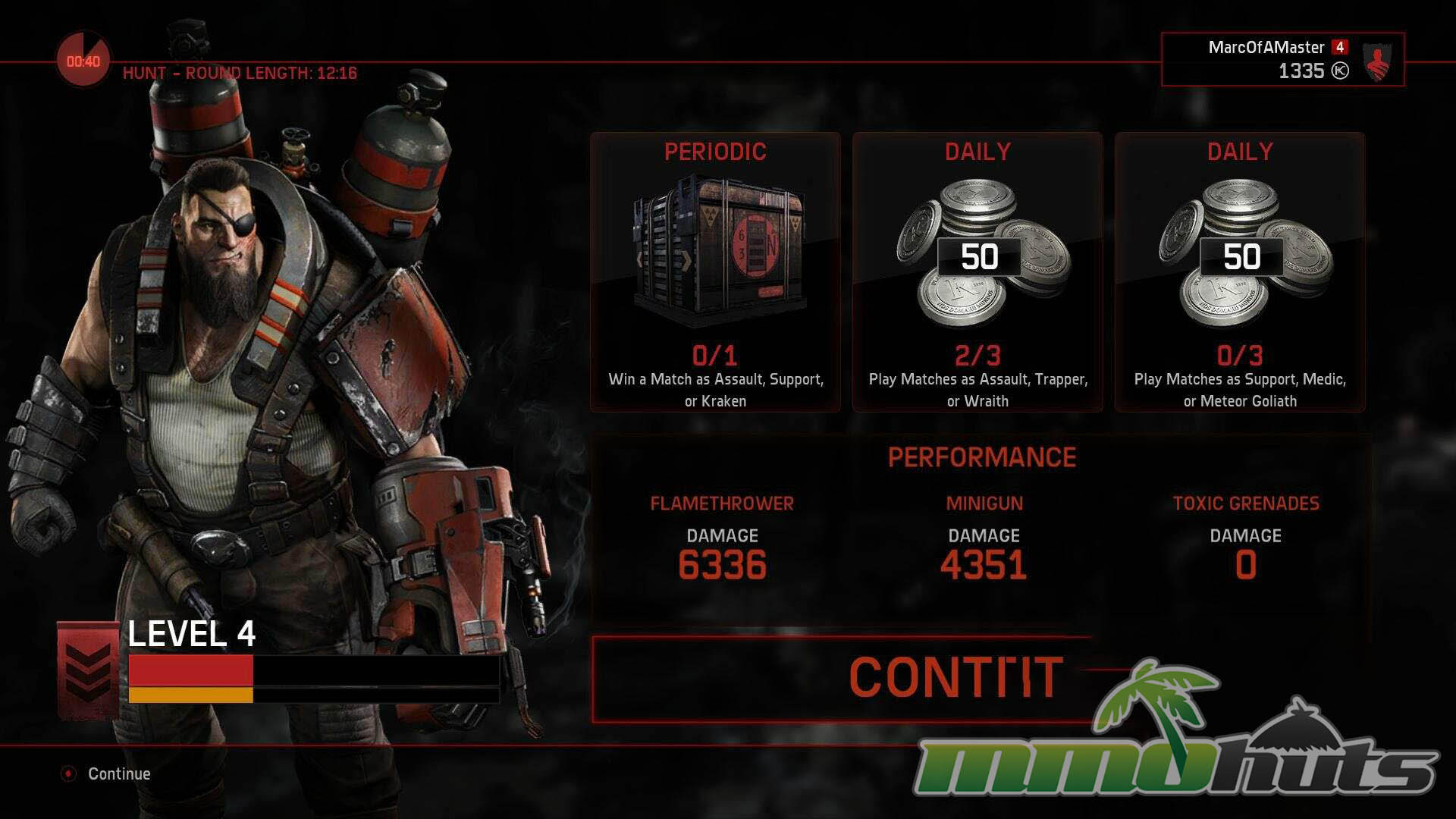The height and width of the screenshot is (819, 1456).
Task: Click the Level 4 rank emblem
Action: 89,668
